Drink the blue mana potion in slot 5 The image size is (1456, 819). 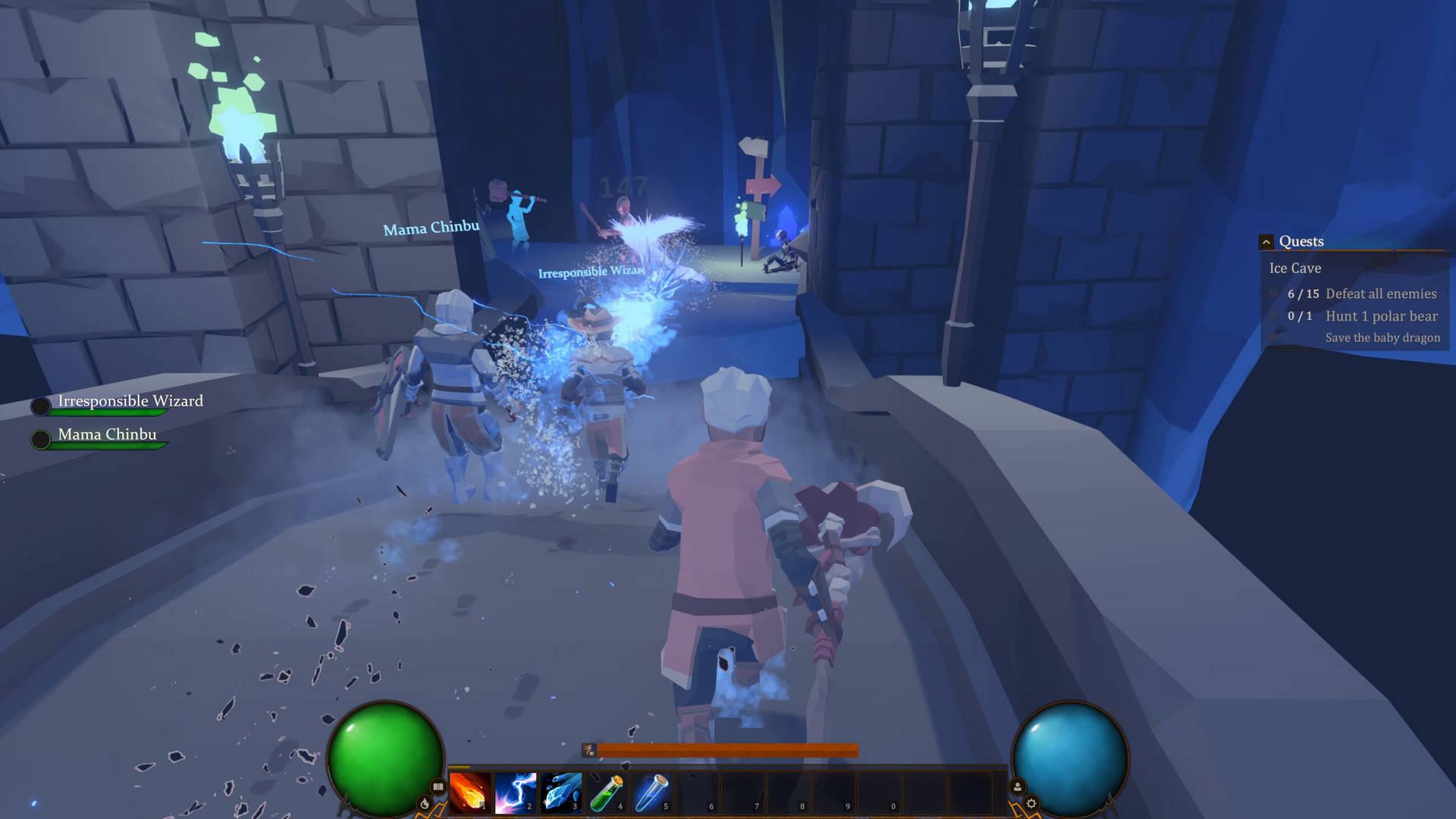coord(653,792)
